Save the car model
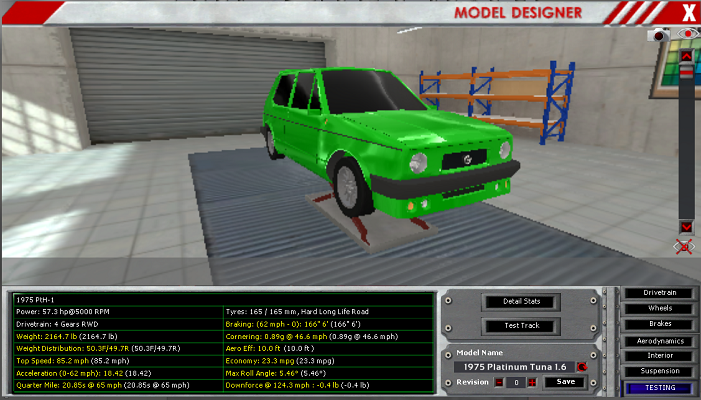Image resolution: width=701 pixels, height=400 pixels. click(x=565, y=382)
